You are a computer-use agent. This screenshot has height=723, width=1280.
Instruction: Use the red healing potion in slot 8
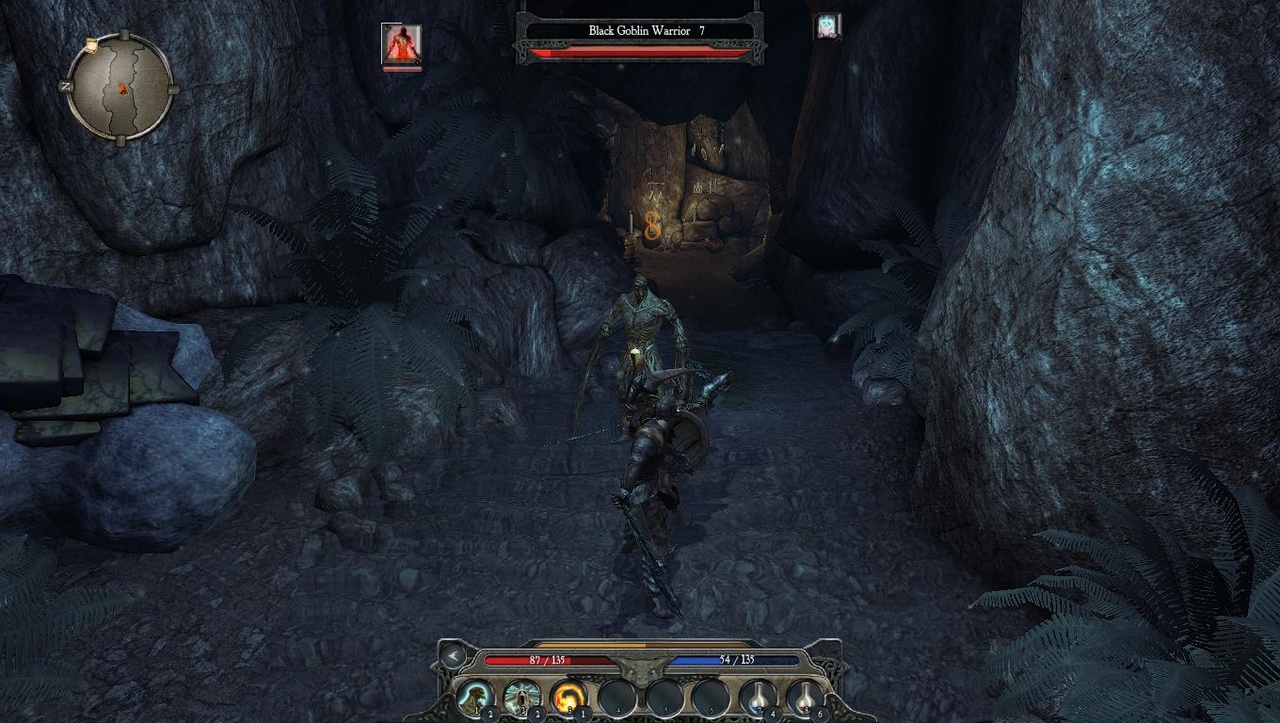tap(804, 698)
